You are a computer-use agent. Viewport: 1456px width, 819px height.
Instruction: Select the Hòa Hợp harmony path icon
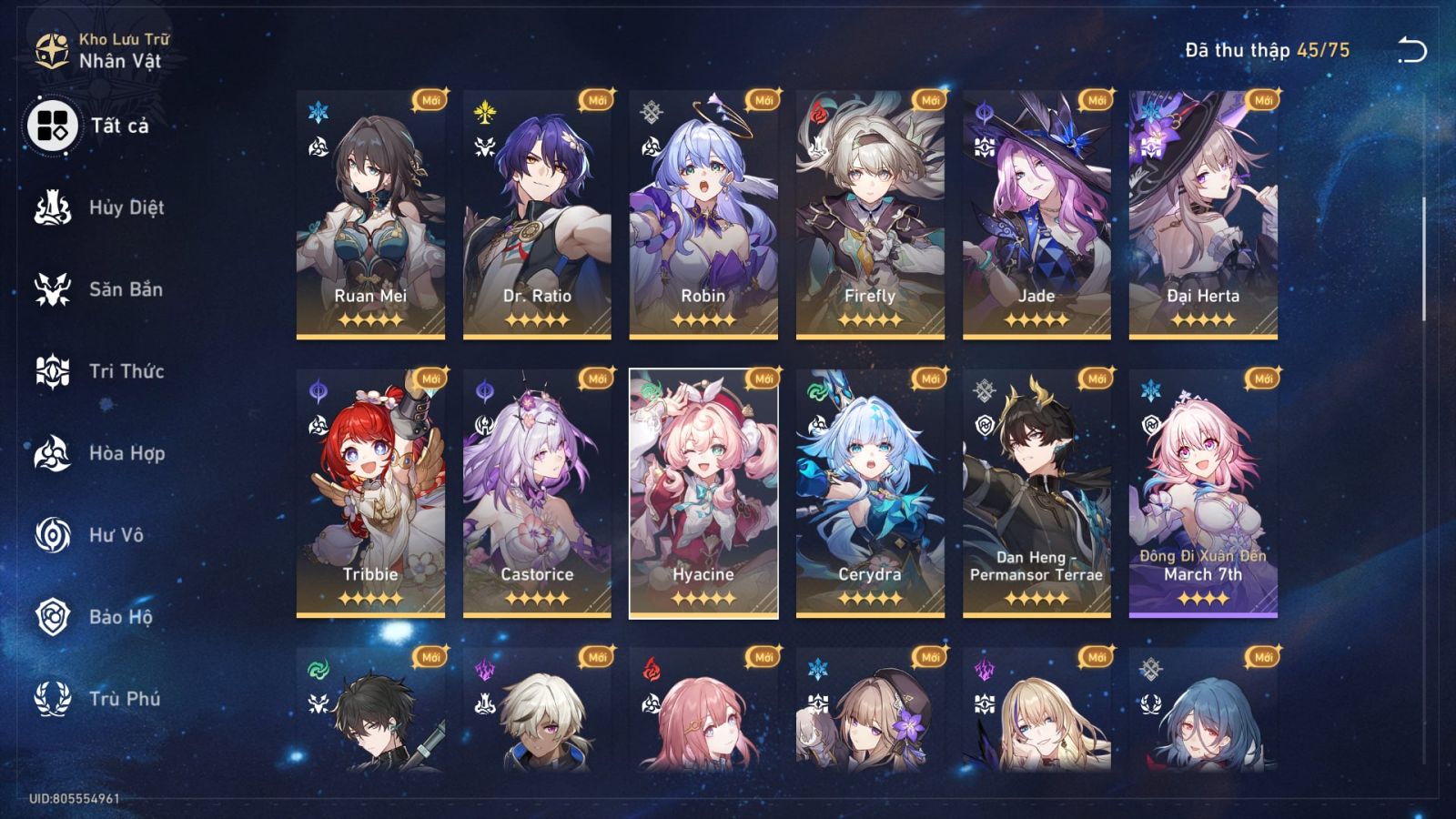pos(52,453)
